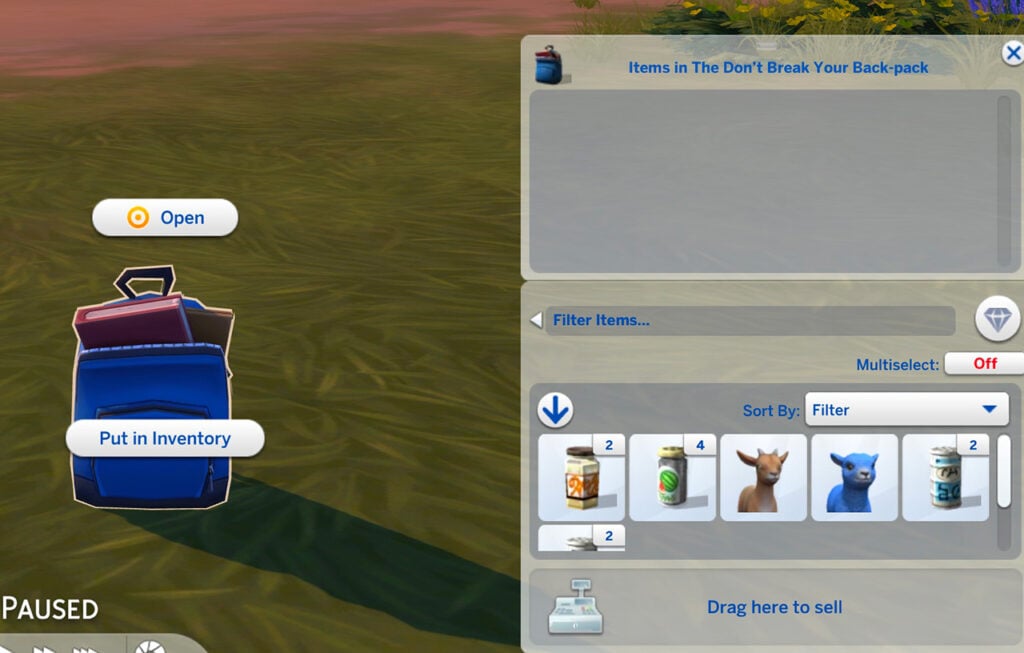The height and width of the screenshot is (653, 1024).
Task: Choose Open on the backpack menu
Action: coord(165,218)
